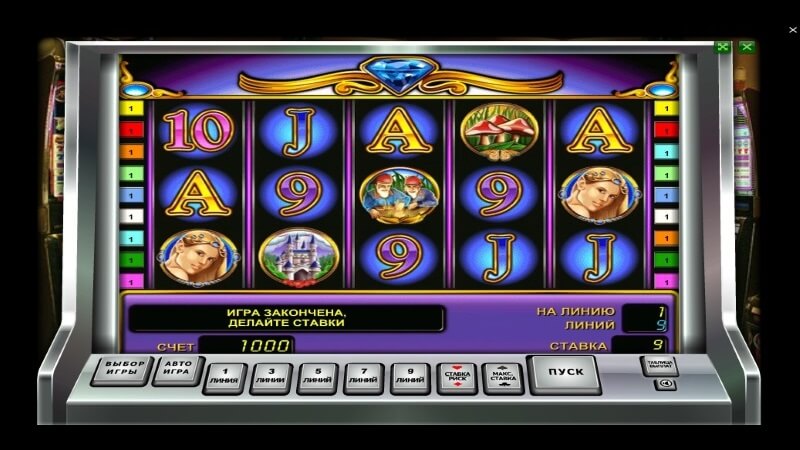Screen dimensions: 800x450
Task: Open the paytable ТАБЛИЦА ВЫПЛАТ button
Action: pos(660,365)
